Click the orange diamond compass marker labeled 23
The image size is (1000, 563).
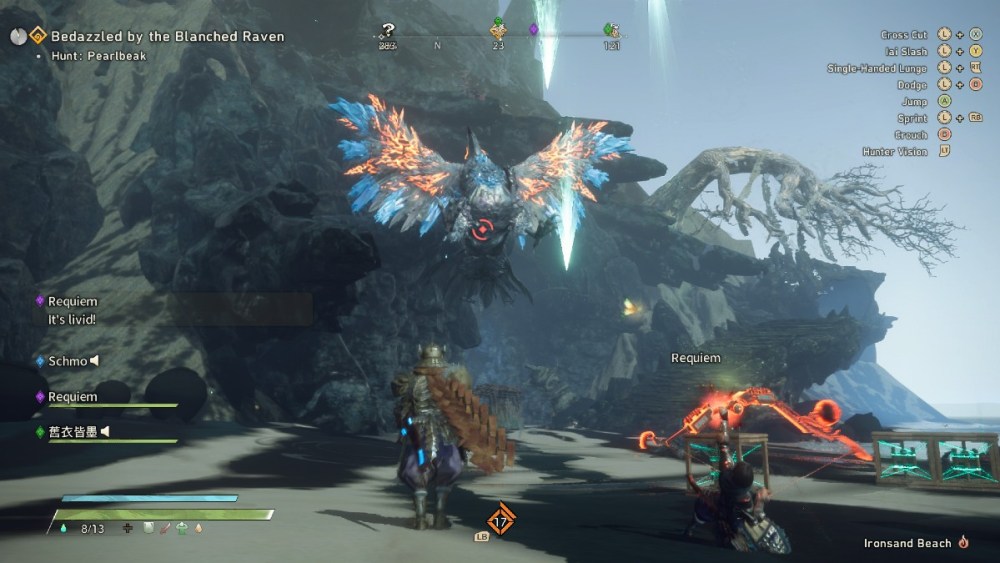coord(498,31)
